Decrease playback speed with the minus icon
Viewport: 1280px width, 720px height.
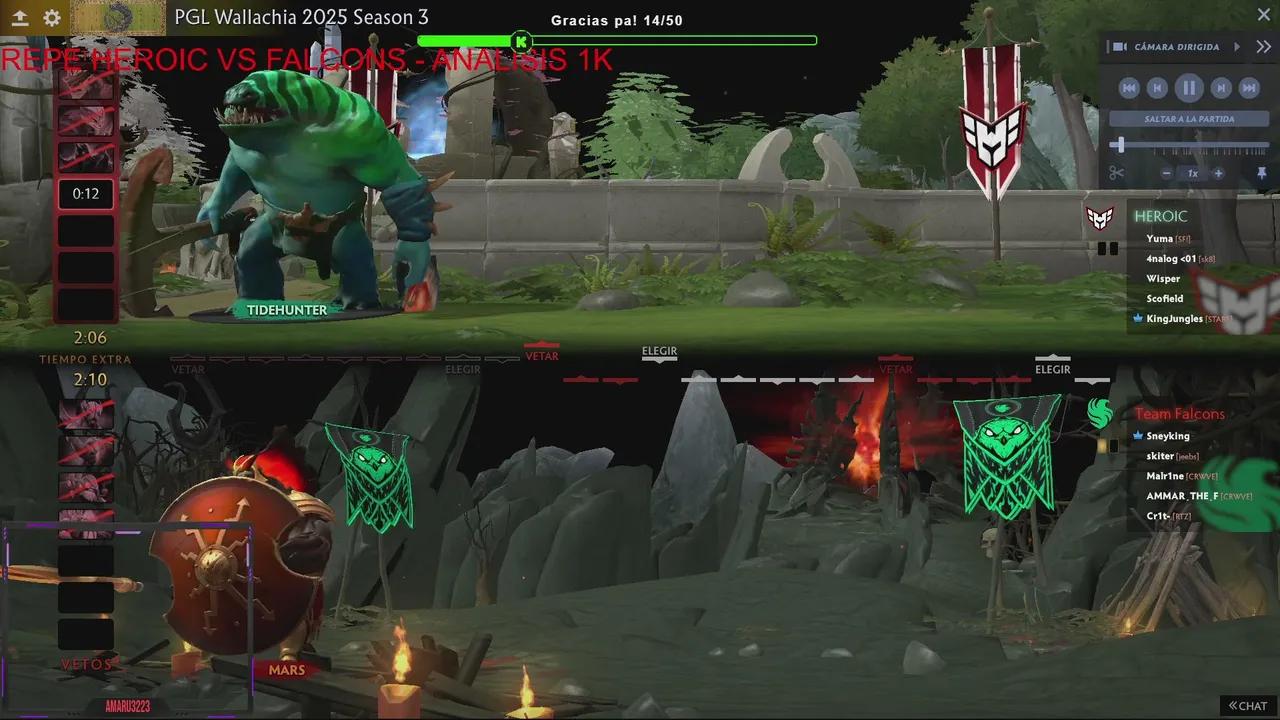click(x=1165, y=172)
